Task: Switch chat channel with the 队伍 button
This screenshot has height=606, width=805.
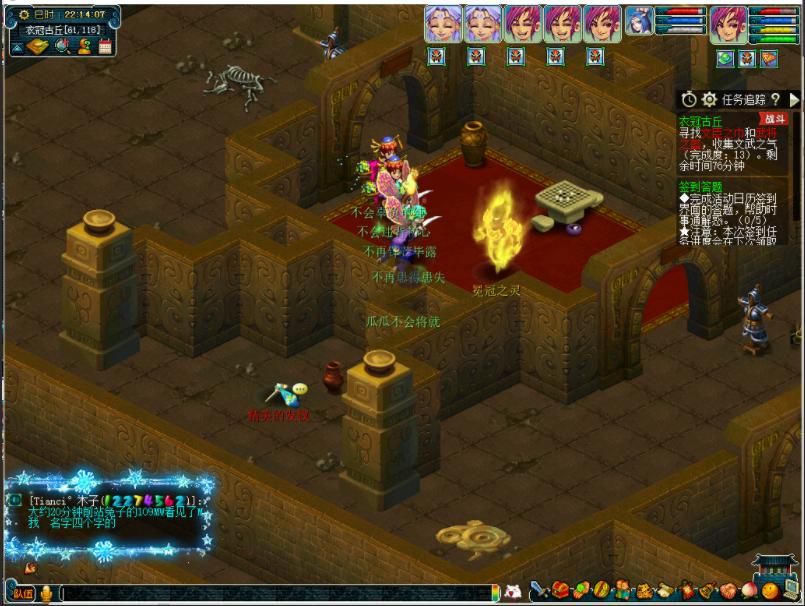Action: click(x=22, y=593)
